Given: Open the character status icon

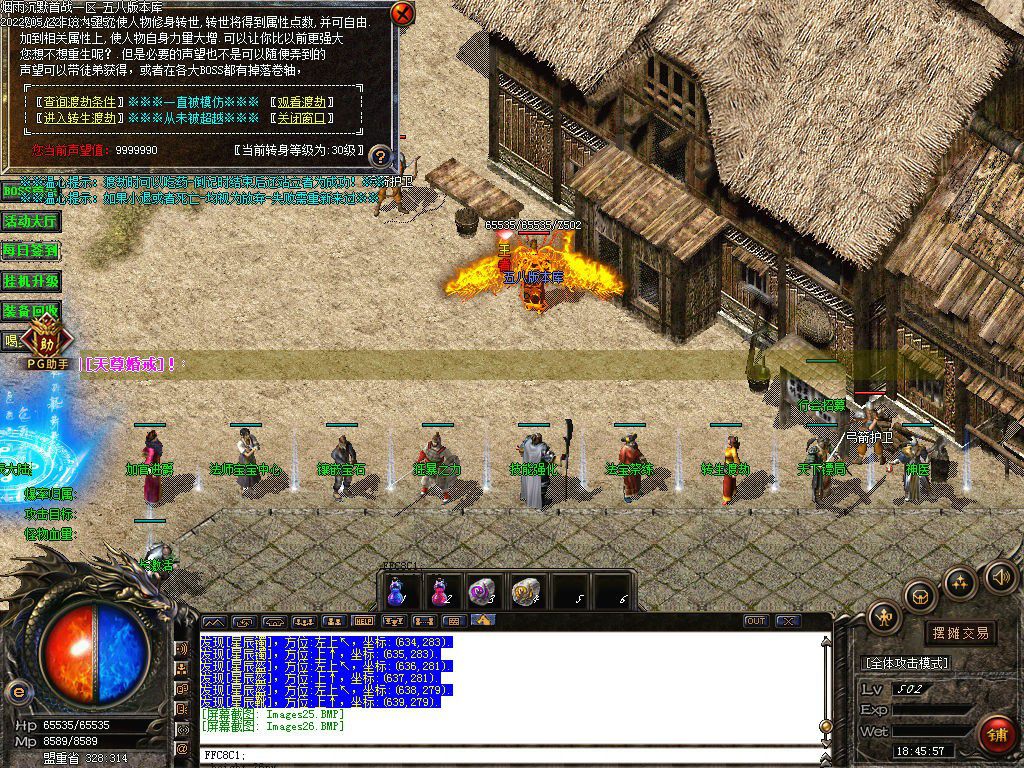Looking at the screenshot, I should coord(884,617).
